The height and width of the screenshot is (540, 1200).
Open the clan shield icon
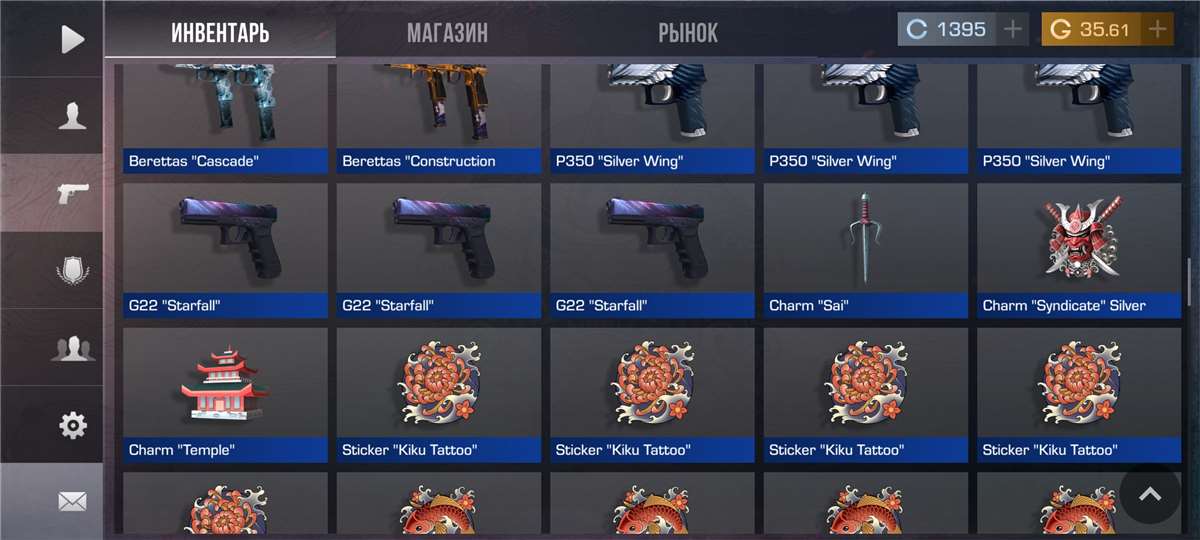click(72, 271)
